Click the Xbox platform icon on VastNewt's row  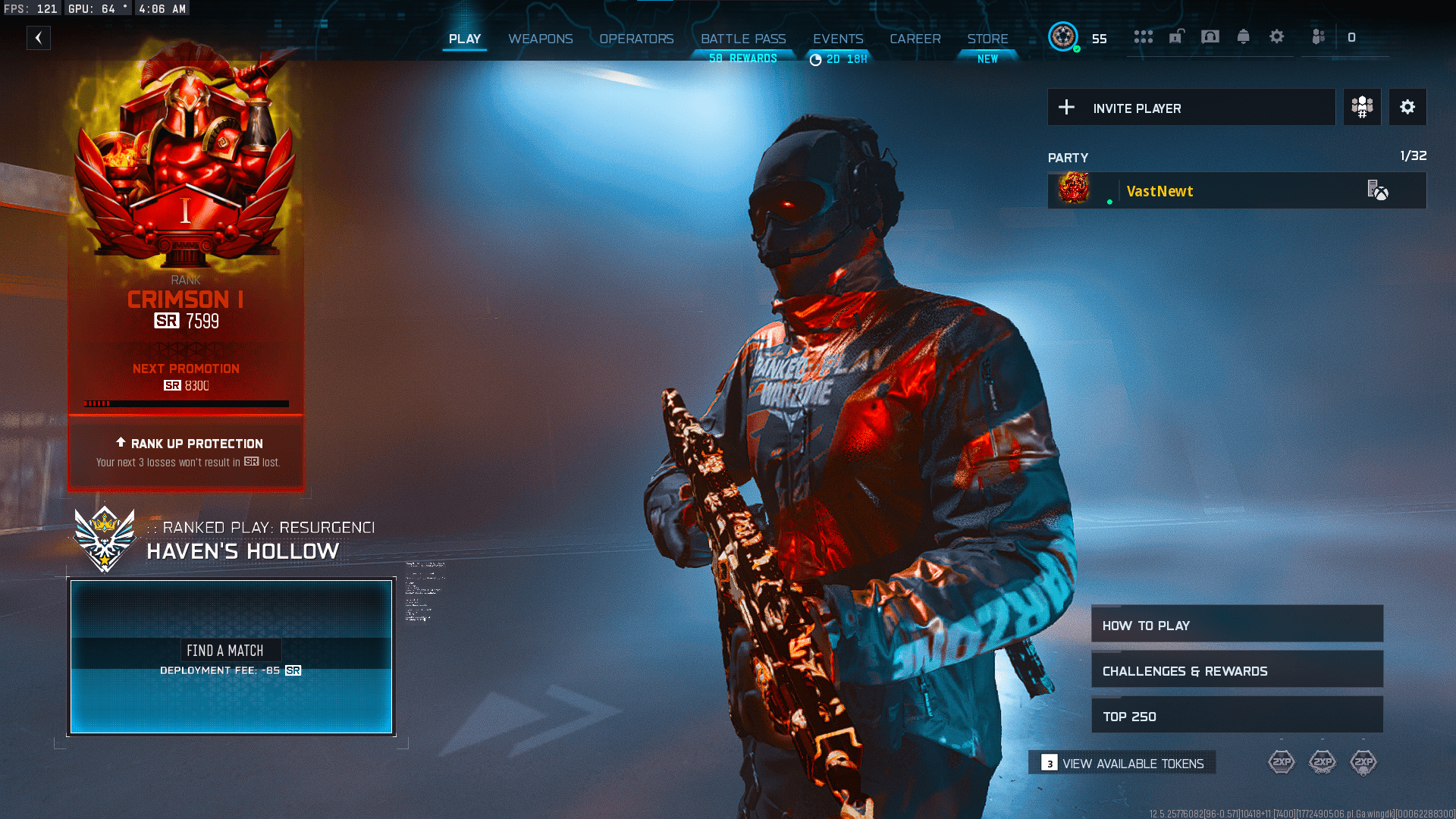coord(1381,191)
